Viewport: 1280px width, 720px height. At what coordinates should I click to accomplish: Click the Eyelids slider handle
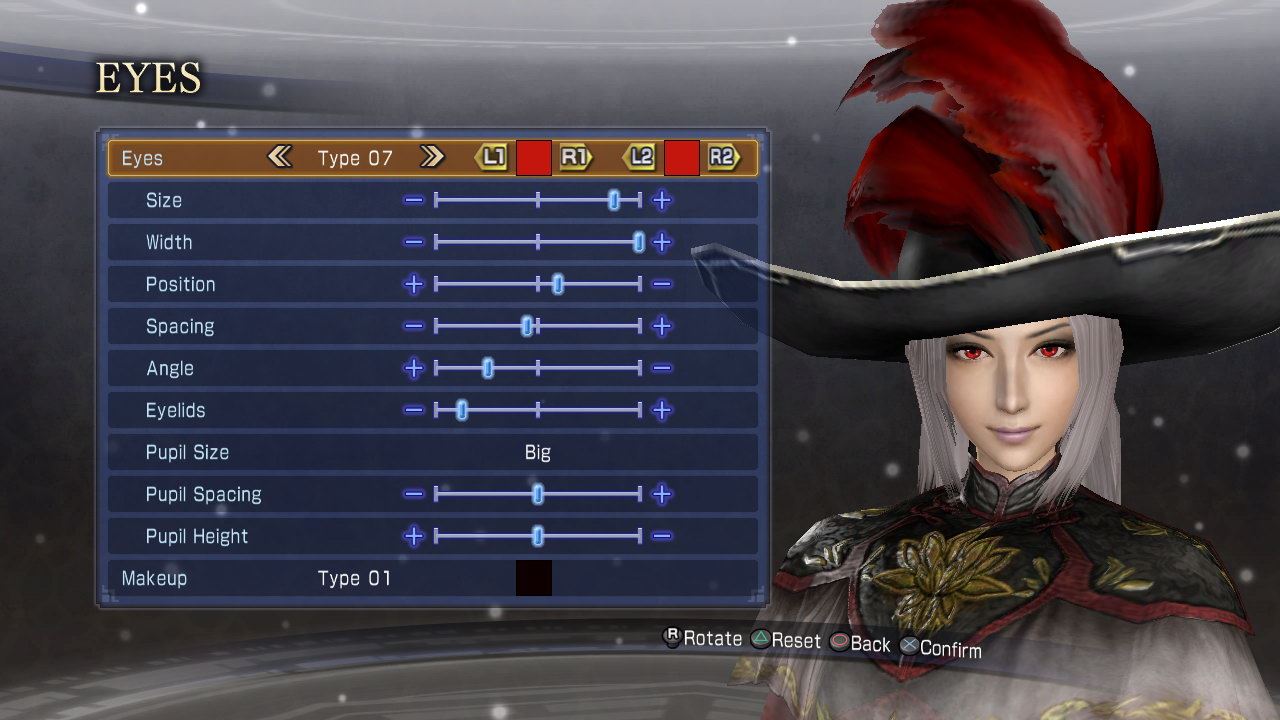pyautogui.click(x=462, y=410)
